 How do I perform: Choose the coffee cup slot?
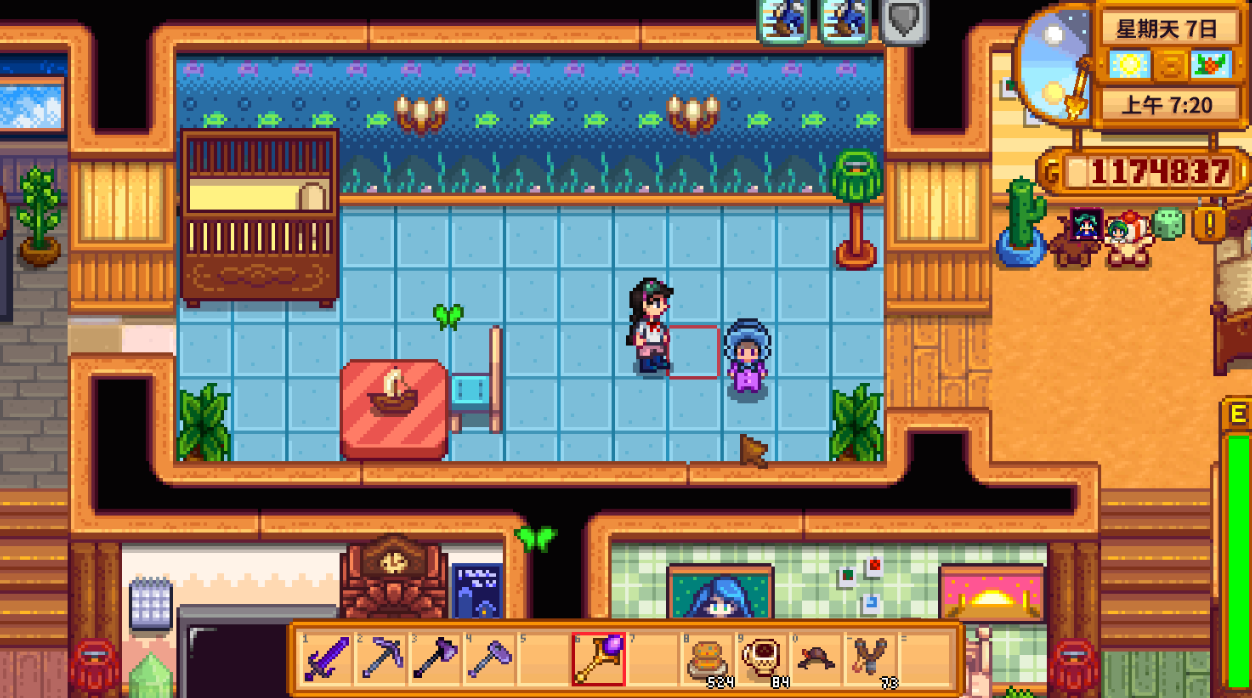coord(761,659)
